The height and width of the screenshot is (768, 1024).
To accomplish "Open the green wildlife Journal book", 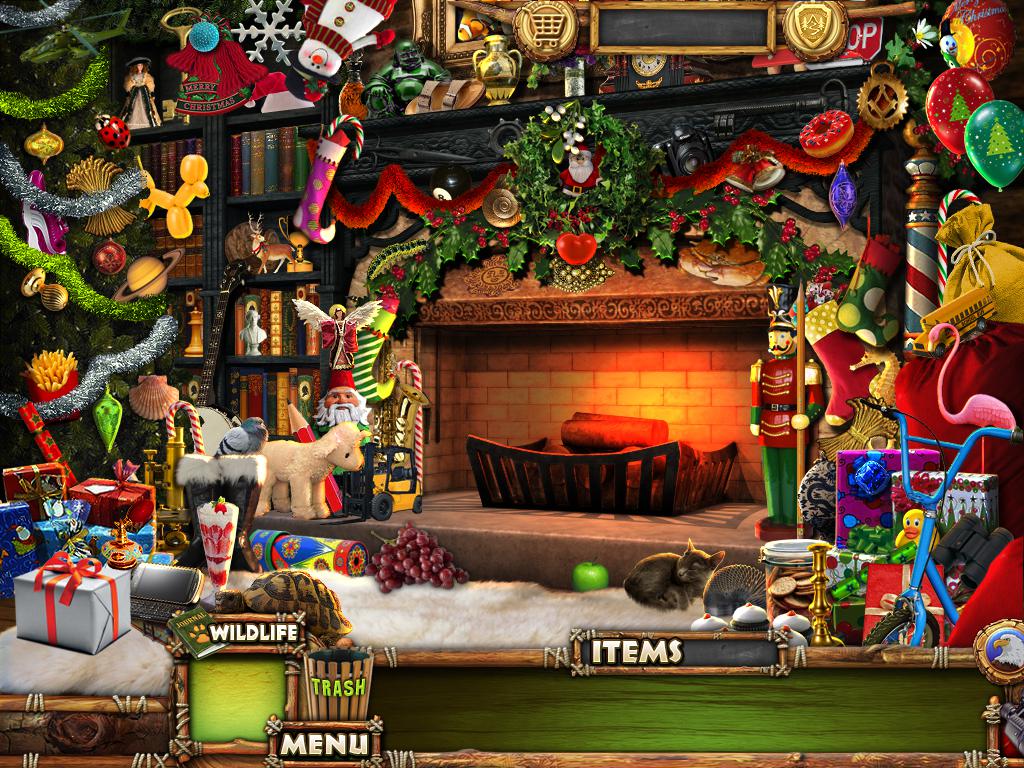I will [196, 631].
